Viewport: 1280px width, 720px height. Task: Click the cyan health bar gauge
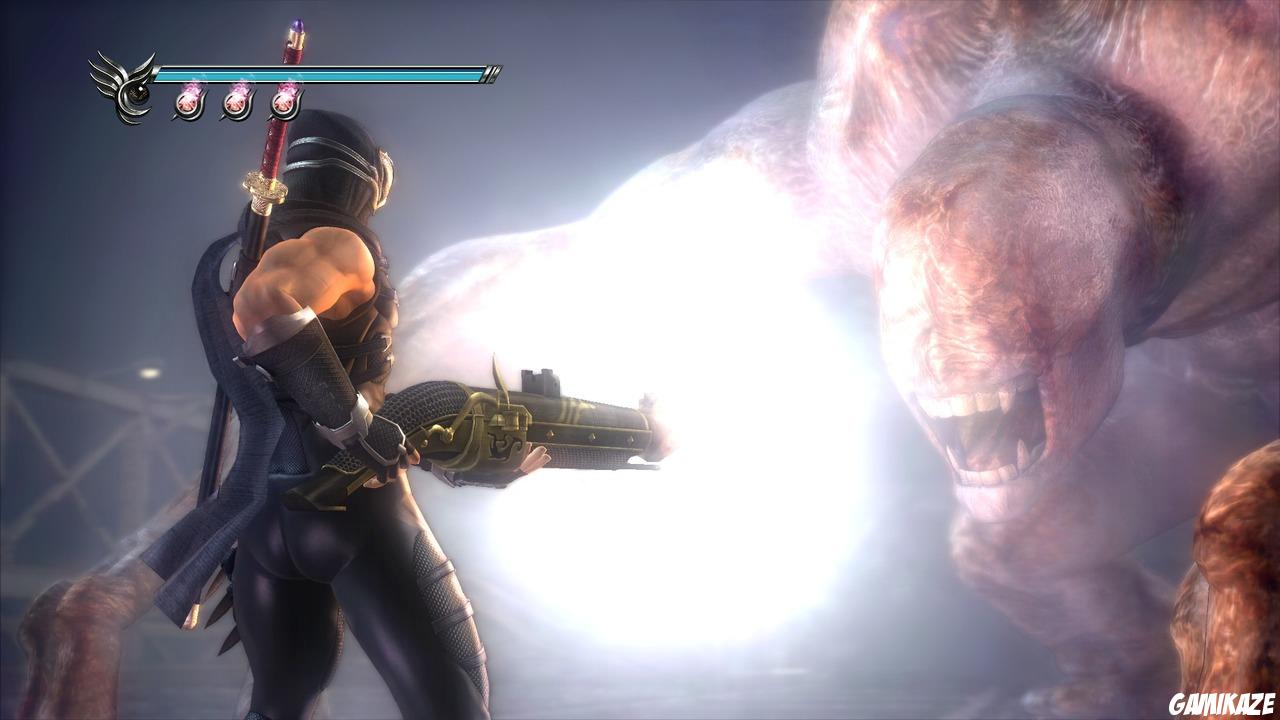click(330, 72)
